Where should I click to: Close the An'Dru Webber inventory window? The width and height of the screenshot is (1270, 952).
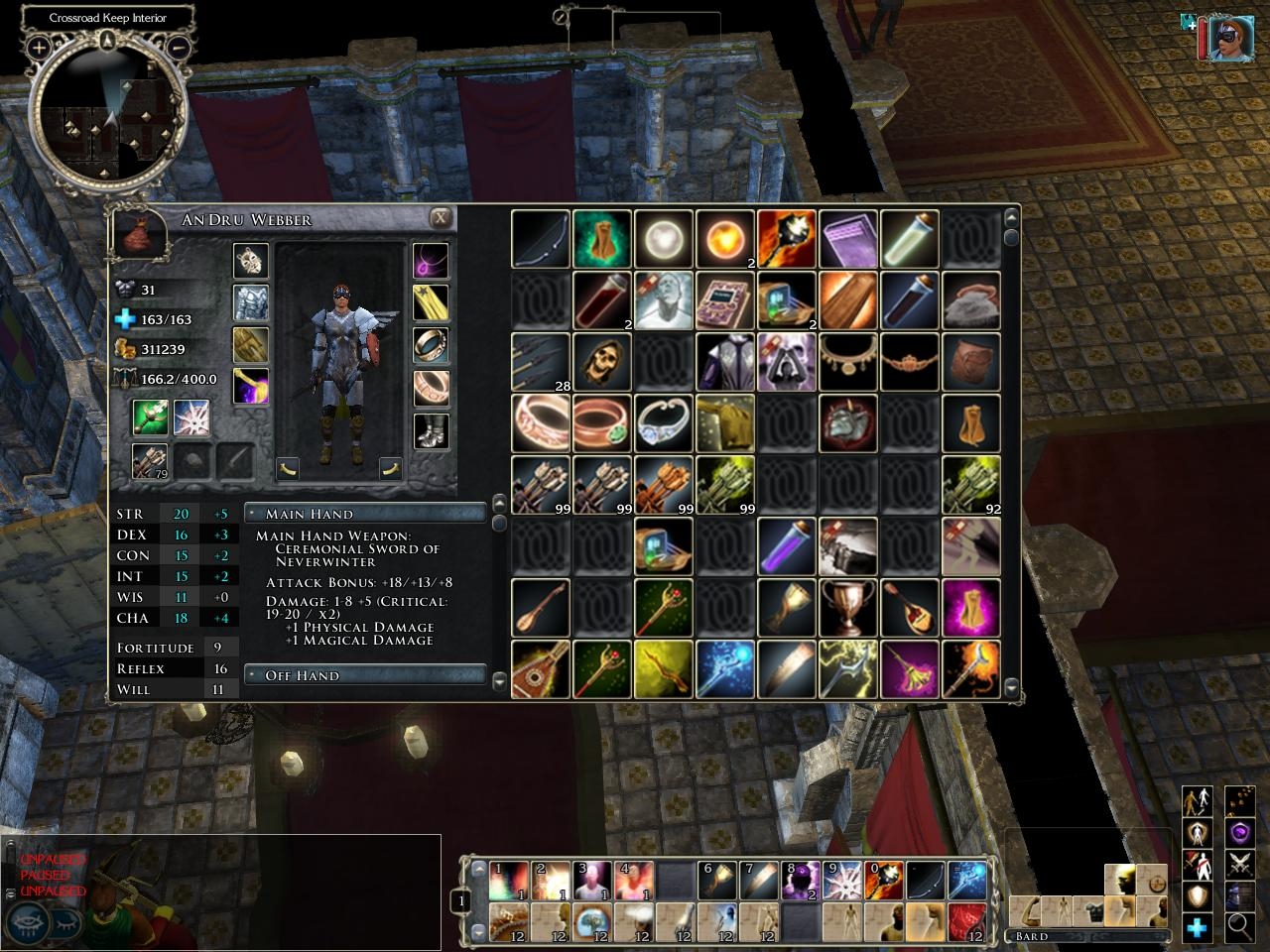441,218
